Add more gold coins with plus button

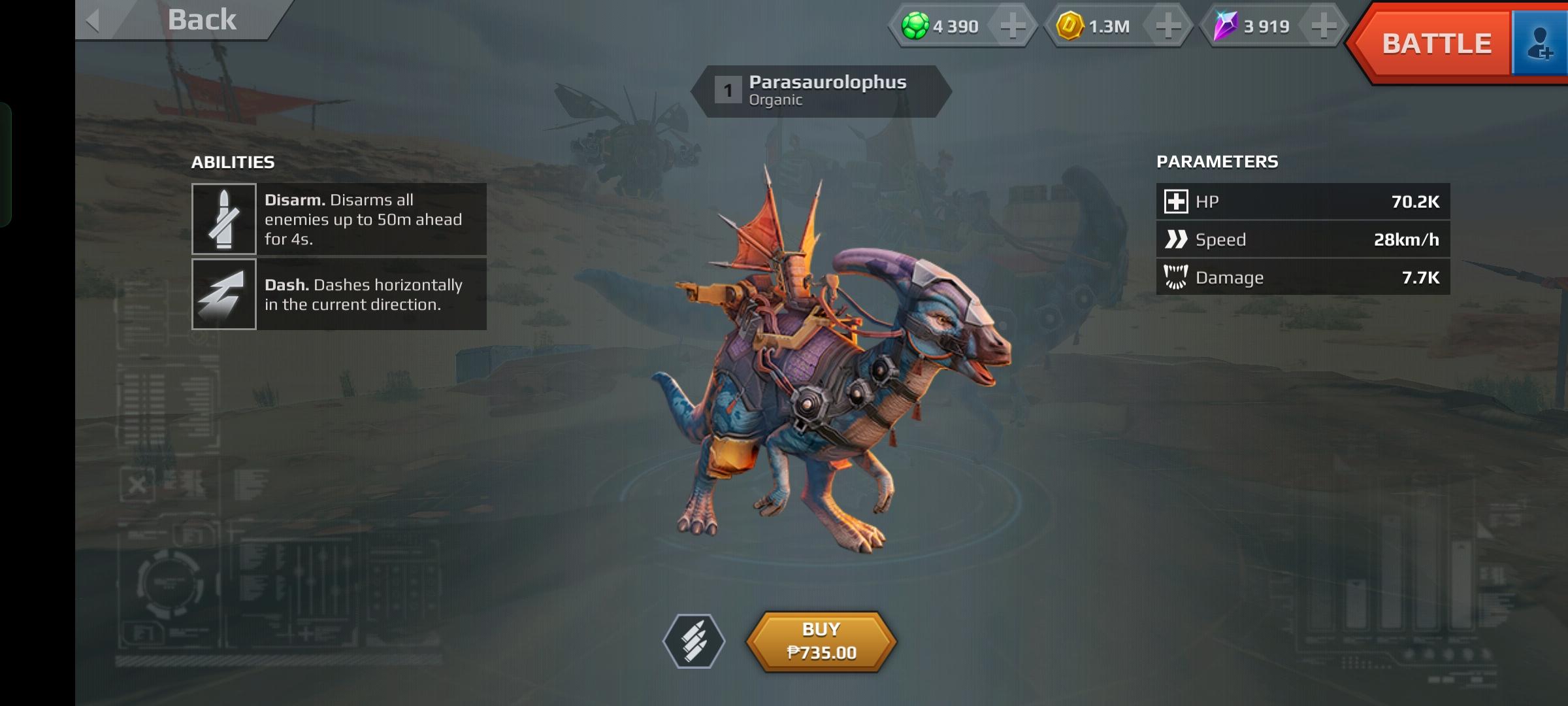click(1168, 26)
